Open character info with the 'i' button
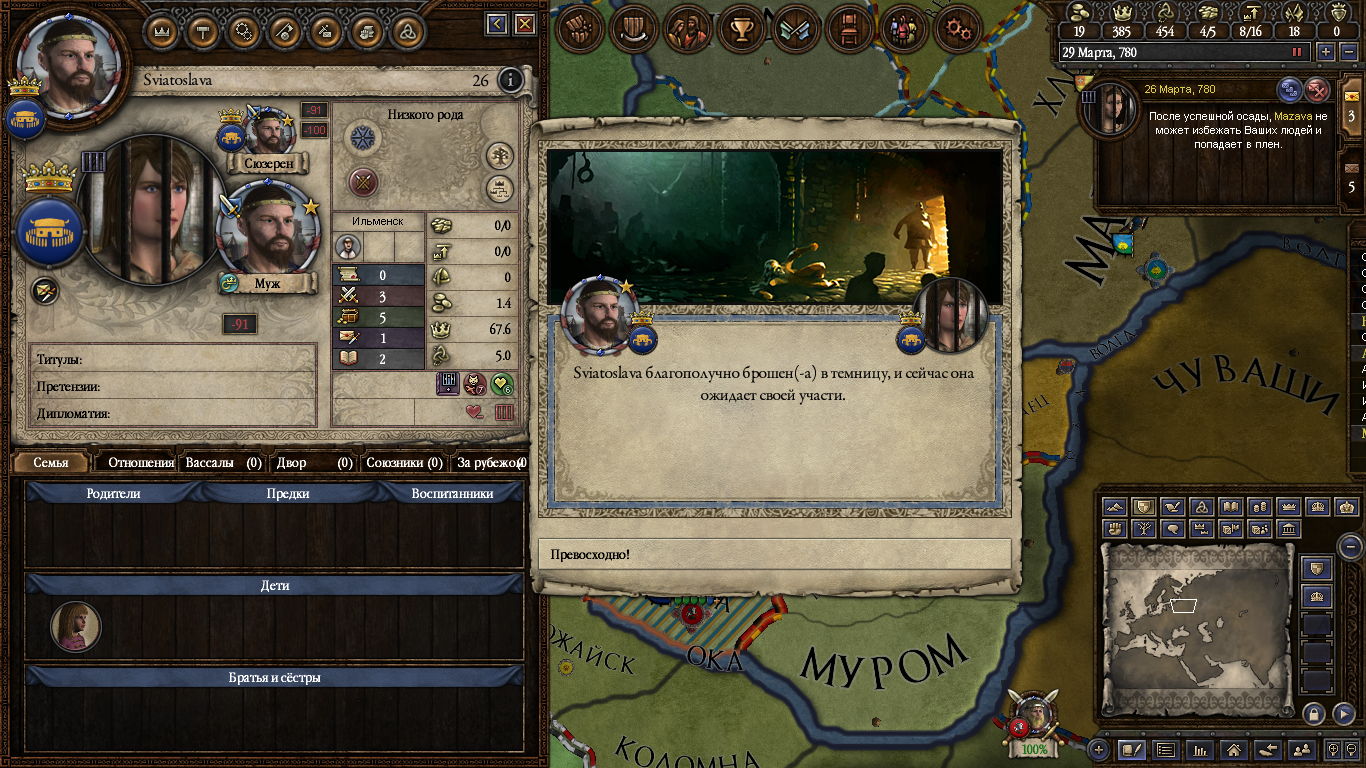The image size is (1366, 768). coord(510,80)
